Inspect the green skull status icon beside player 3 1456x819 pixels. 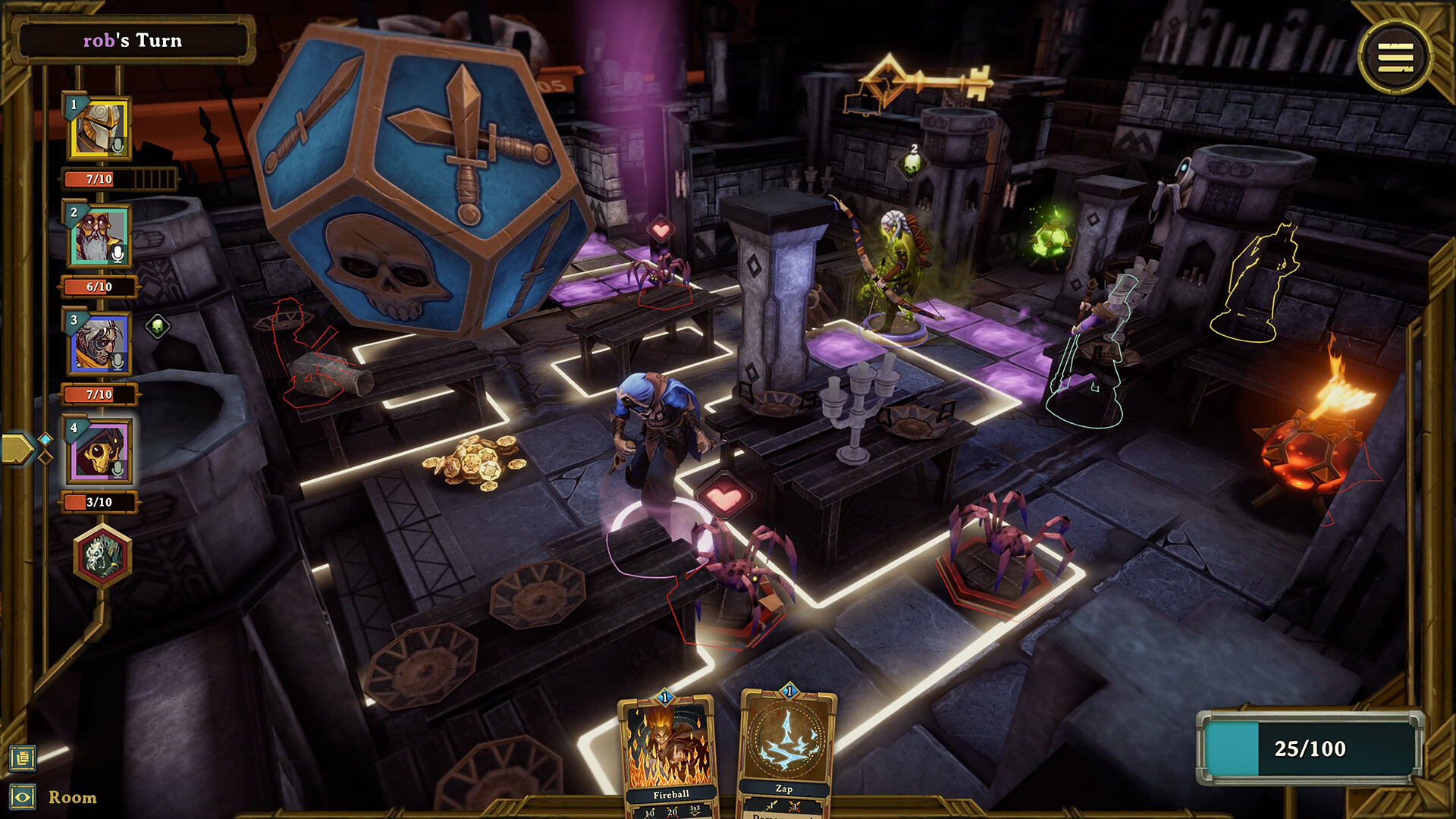[x=157, y=325]
